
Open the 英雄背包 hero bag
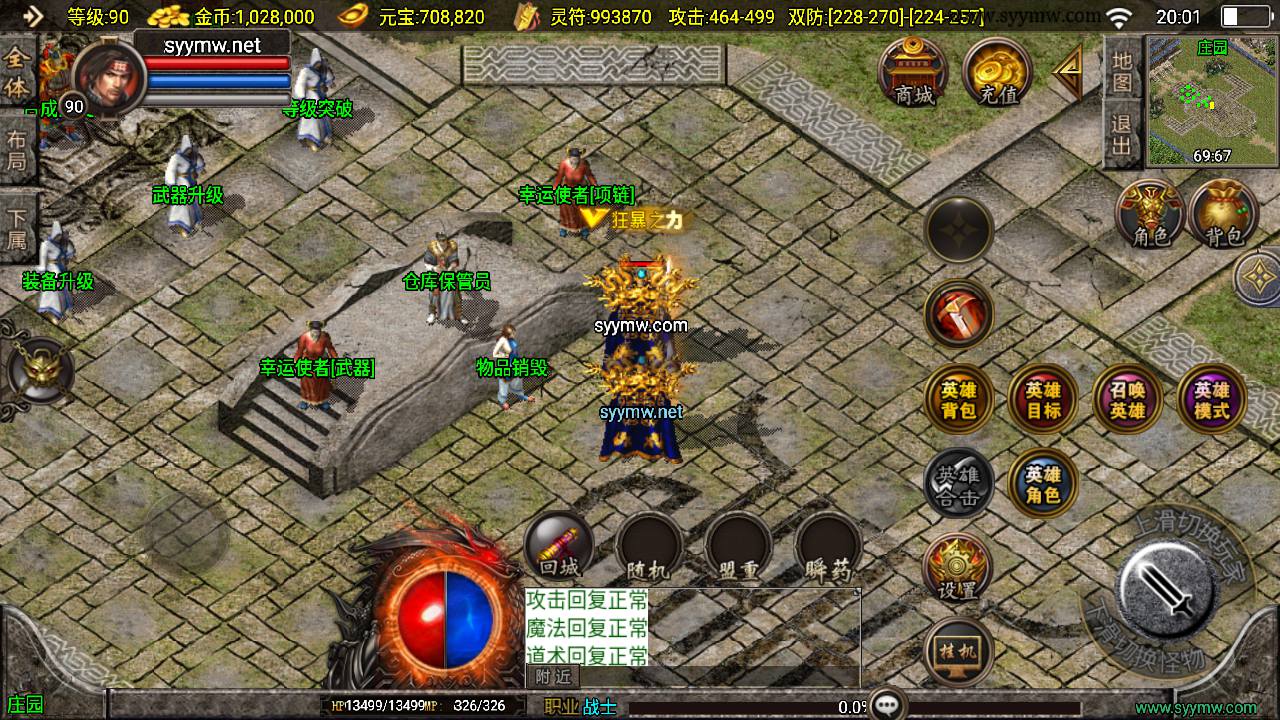[958, 400]
